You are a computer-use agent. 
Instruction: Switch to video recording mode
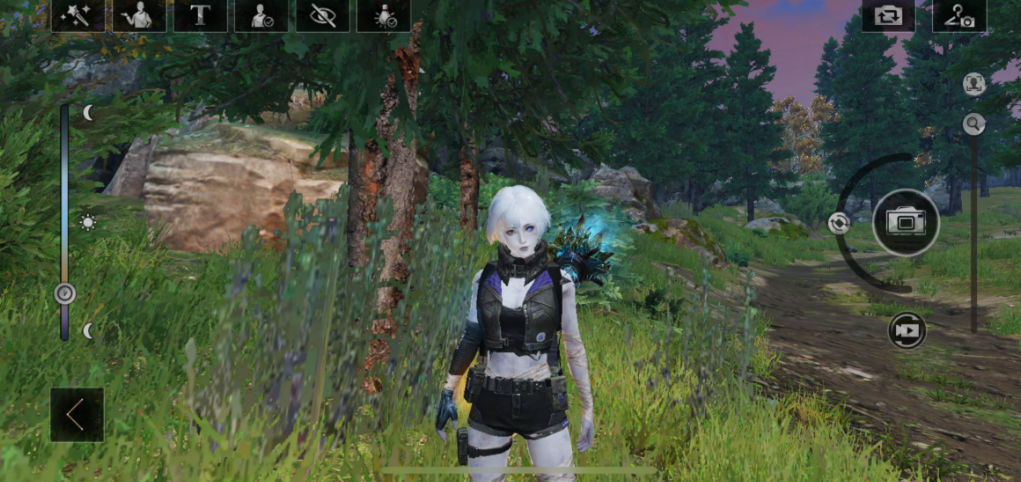pyautogui.click(x=907, y=330)
